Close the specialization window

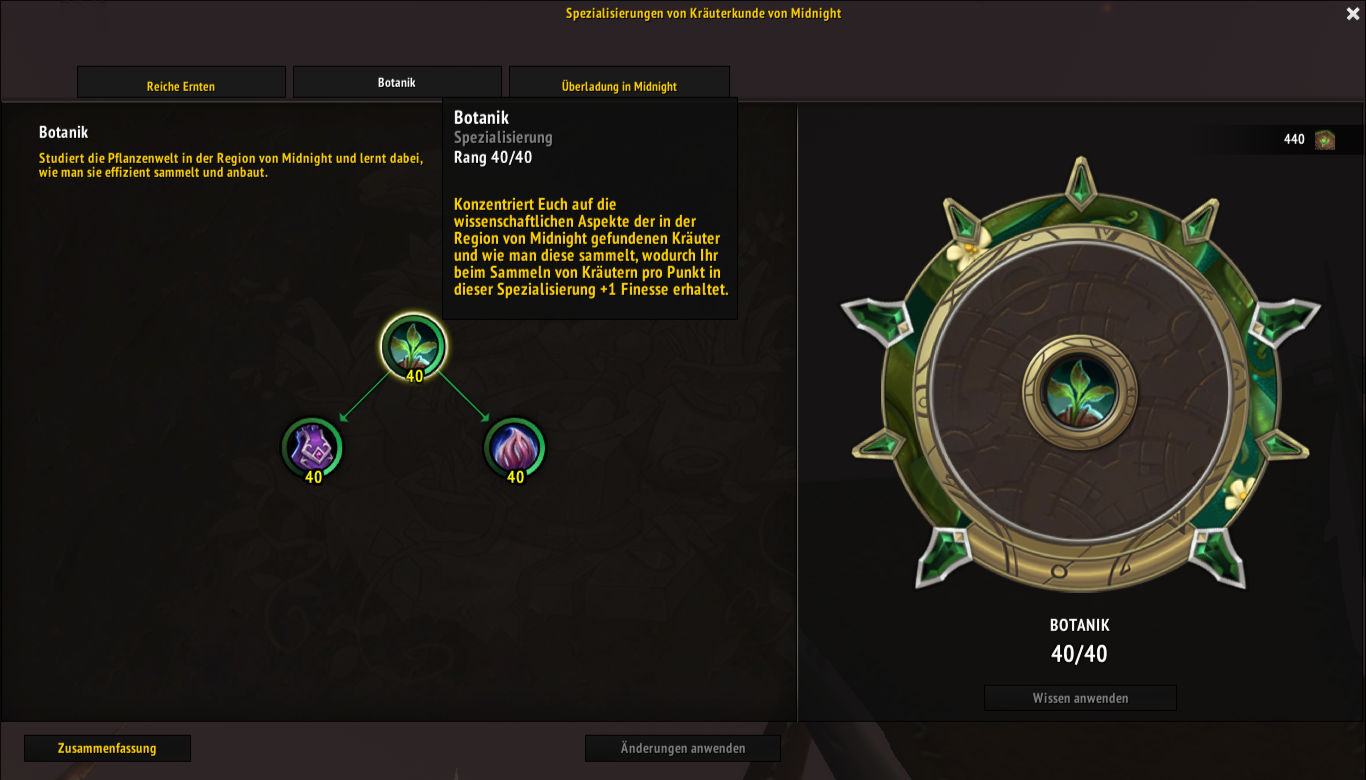coord(1353,14)
